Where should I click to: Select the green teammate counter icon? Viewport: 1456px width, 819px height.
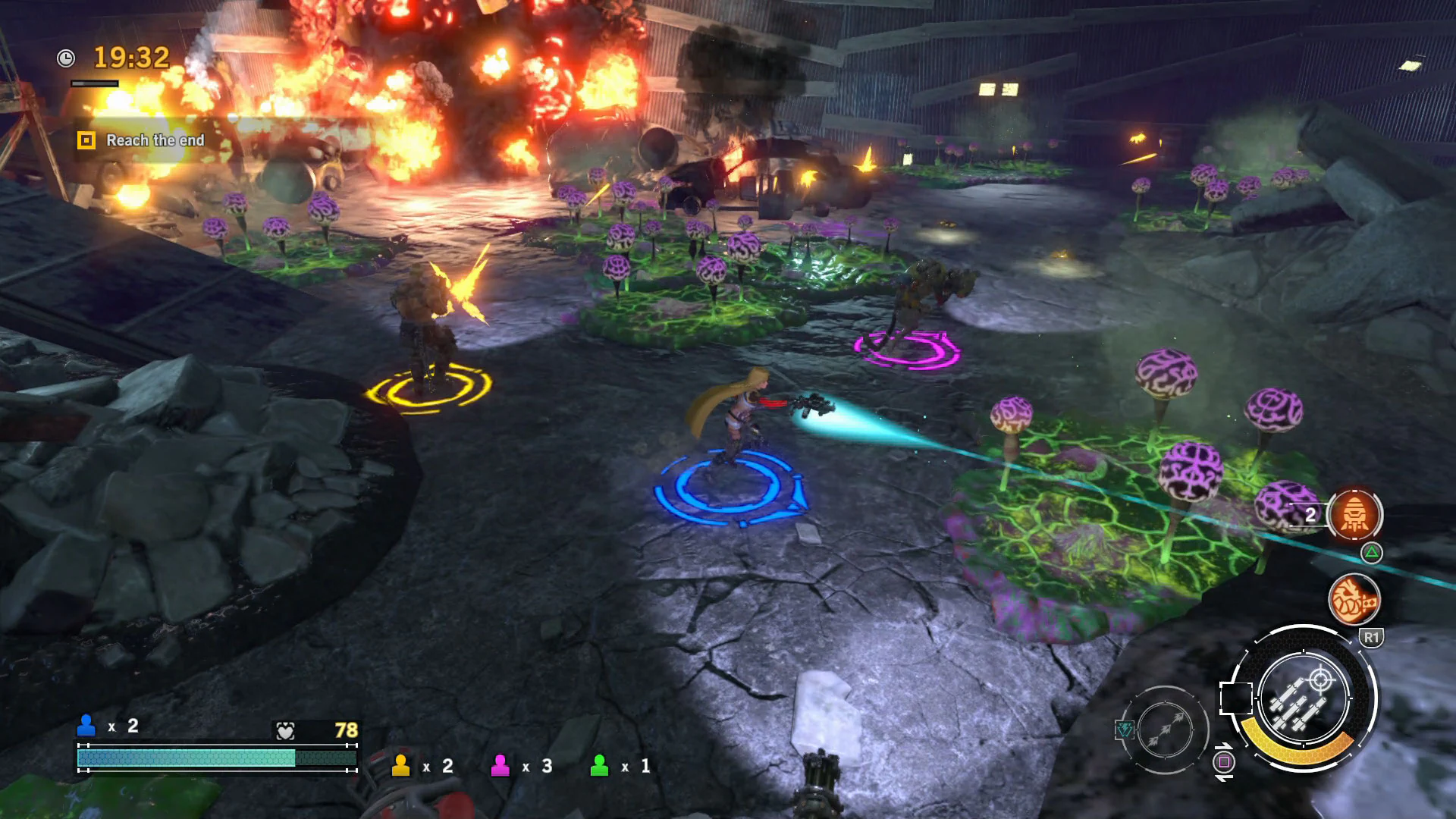598,766
